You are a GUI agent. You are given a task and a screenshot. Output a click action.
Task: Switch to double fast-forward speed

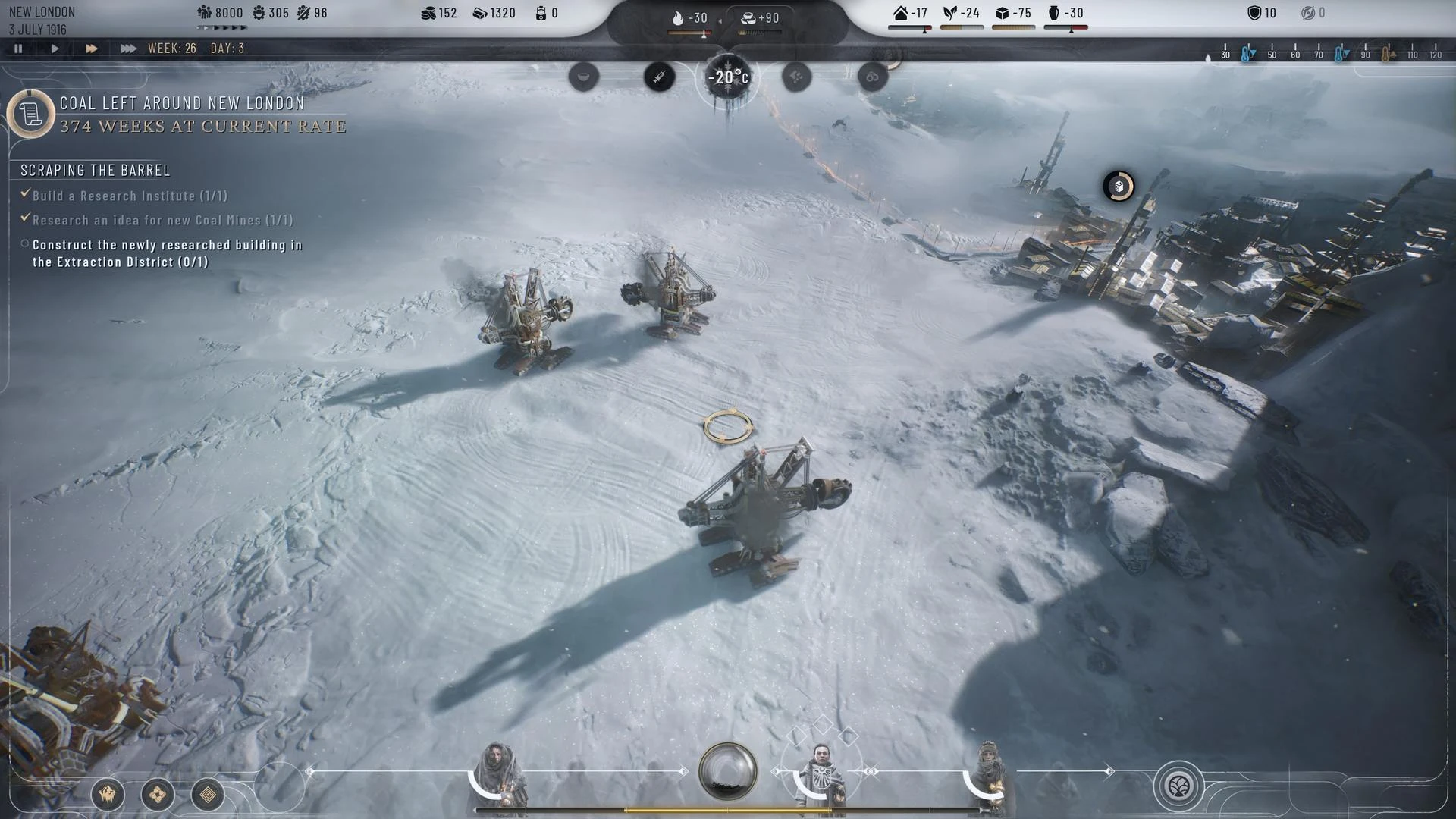click(91, 49)
